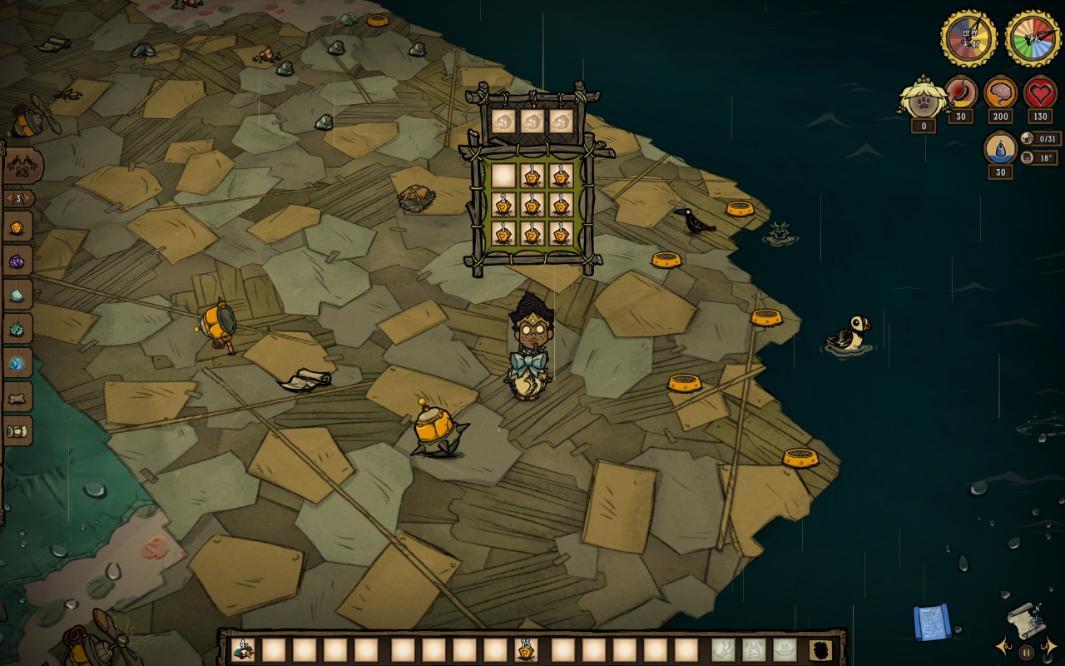Image resolution: width=1065 pixels, height=666 pixels.
Task: Open the paw print crafting menu tab
Action: [21, 166]
